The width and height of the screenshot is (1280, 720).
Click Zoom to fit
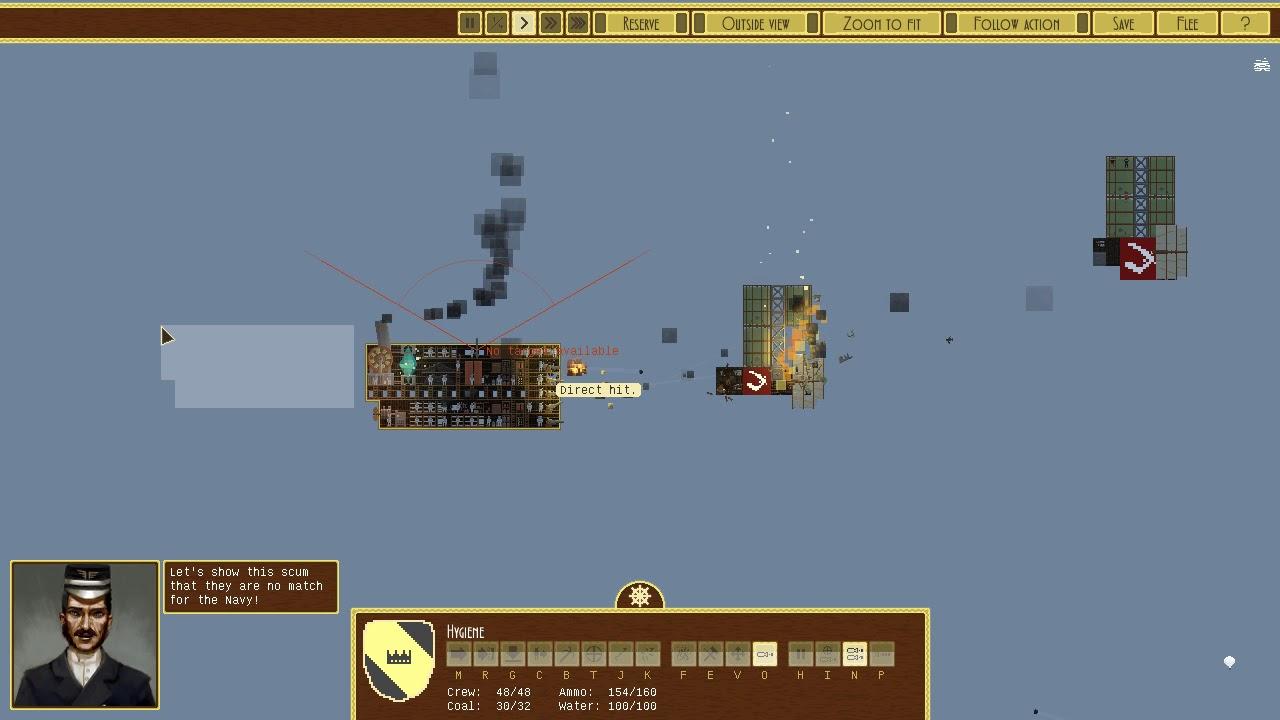[x=881, y=23]
